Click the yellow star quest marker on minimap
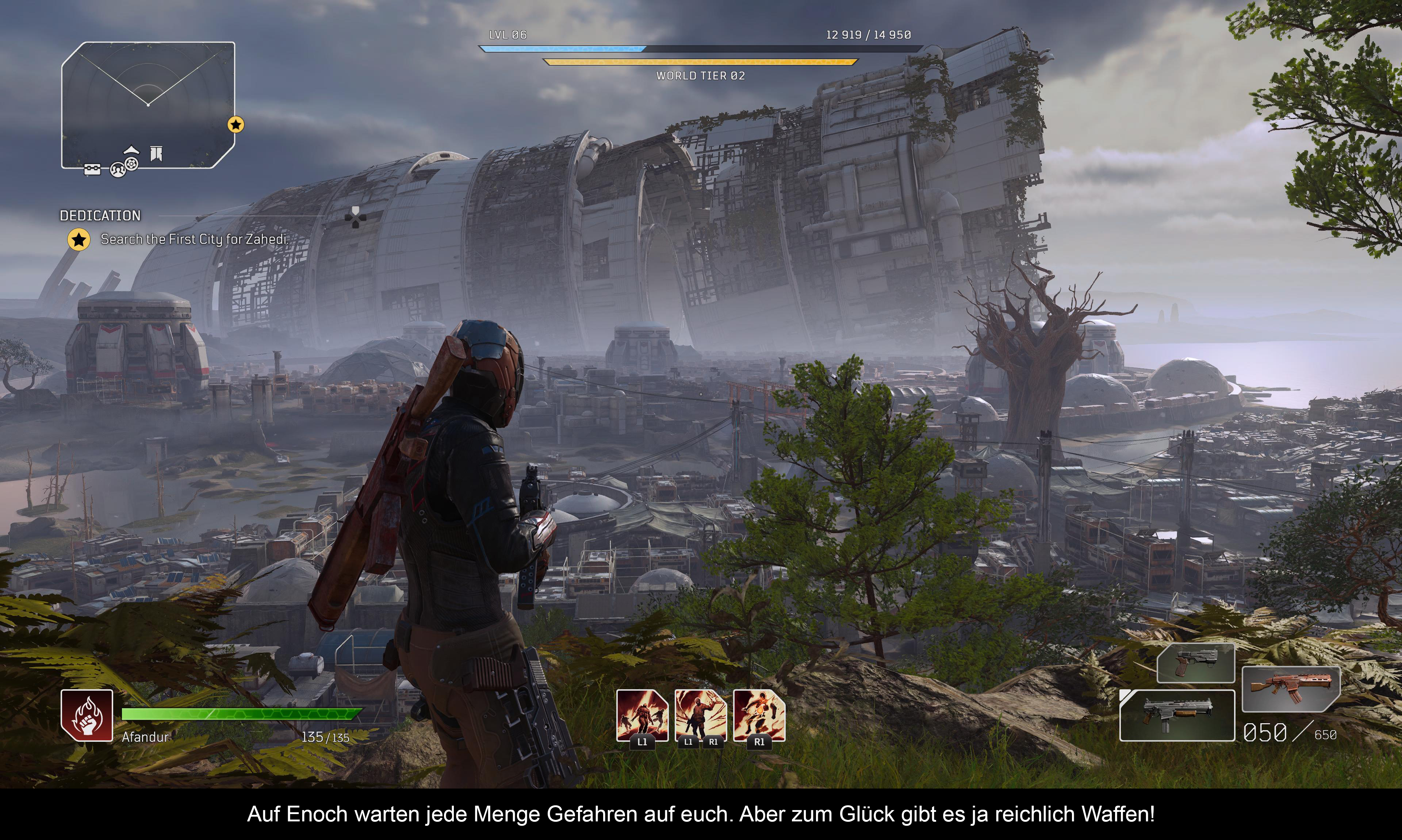Image resolution: width=1402 pixels, height=840 pixels. (235, 124)
